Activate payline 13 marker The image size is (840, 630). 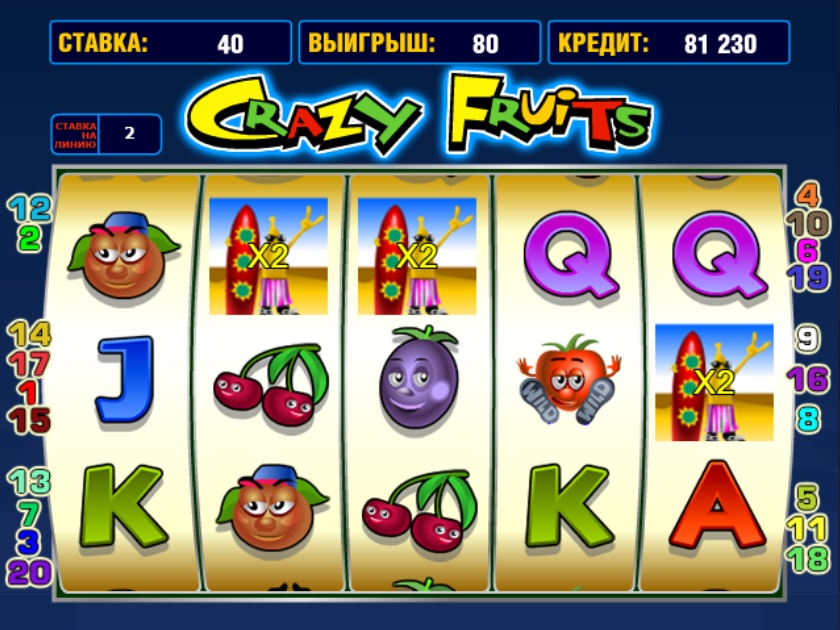click(29, 482)
